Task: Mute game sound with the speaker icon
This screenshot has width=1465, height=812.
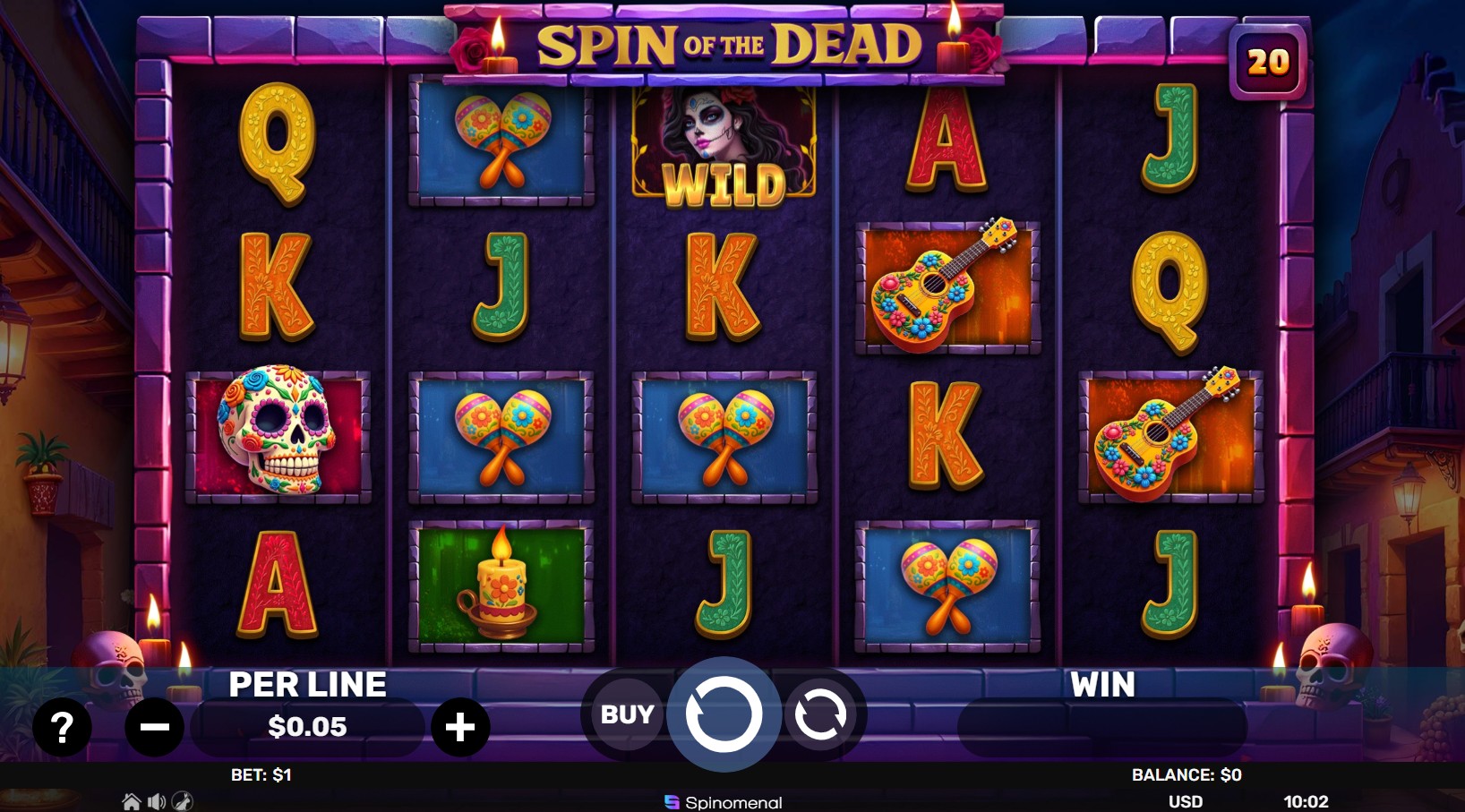Action: (x=158, y=799)
